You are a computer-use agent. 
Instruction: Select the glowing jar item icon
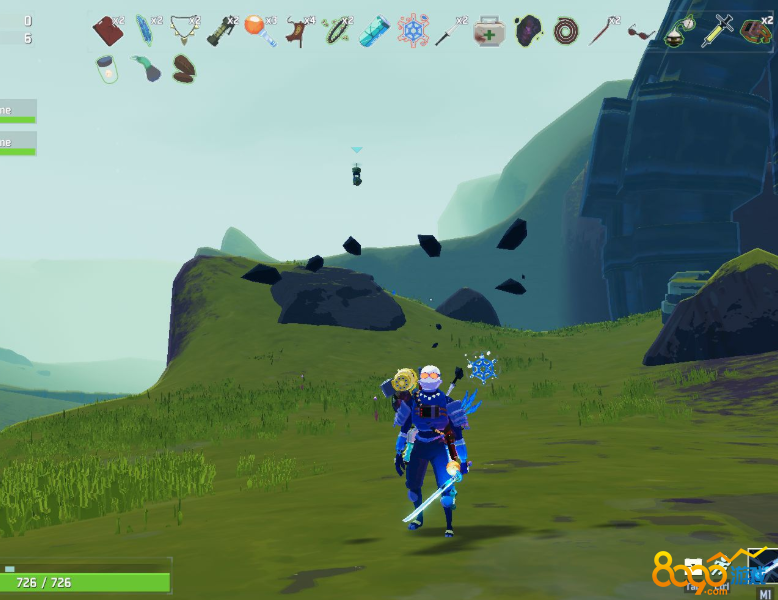coord(108,68)
